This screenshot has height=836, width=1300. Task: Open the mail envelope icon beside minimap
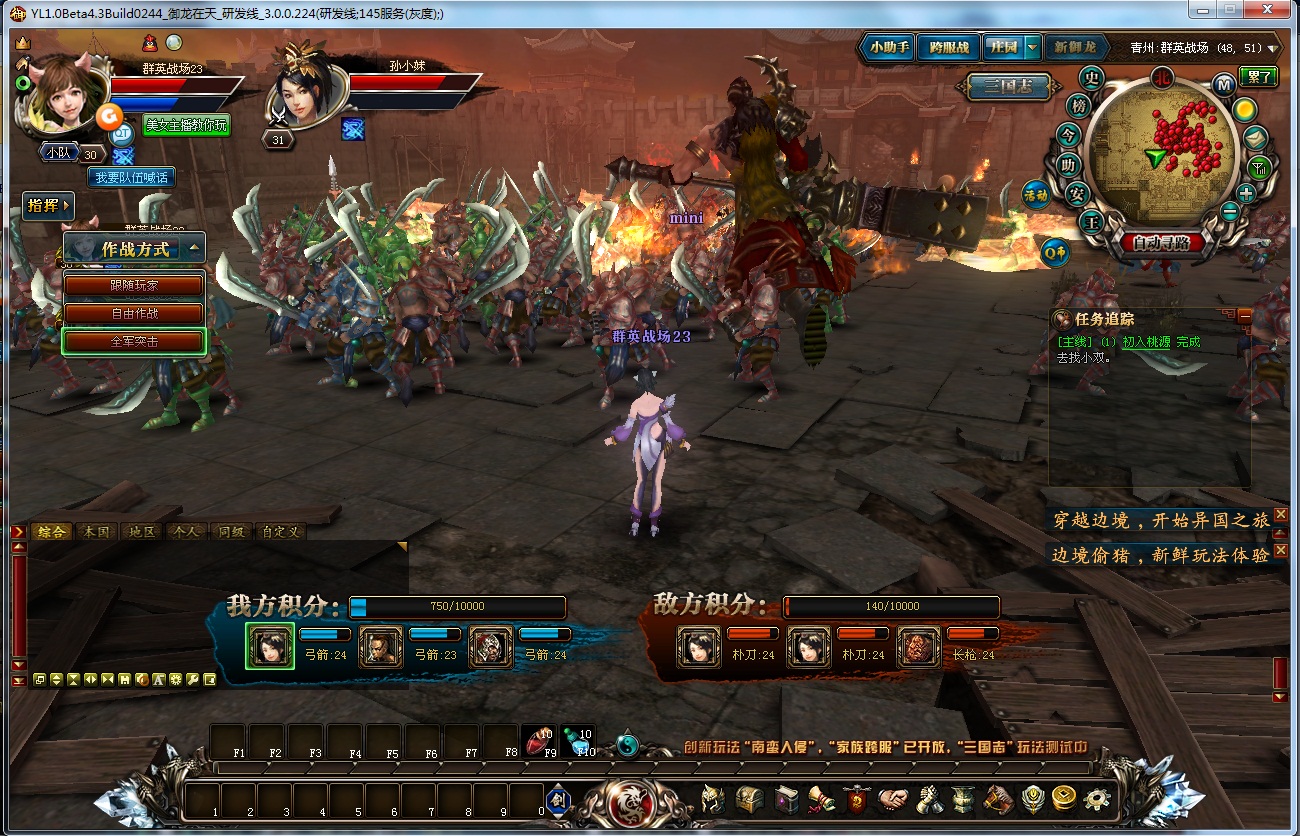(1257, 137)
